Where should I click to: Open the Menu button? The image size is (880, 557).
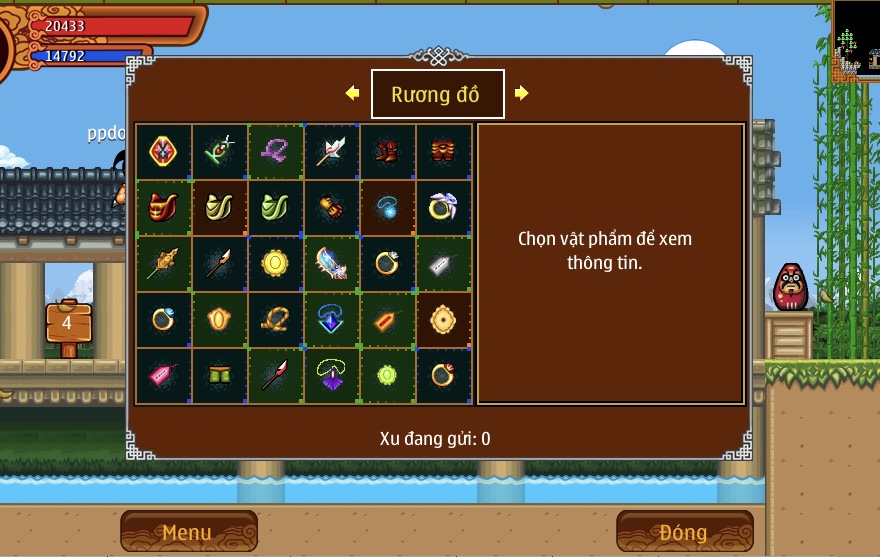tap(188, 531)
